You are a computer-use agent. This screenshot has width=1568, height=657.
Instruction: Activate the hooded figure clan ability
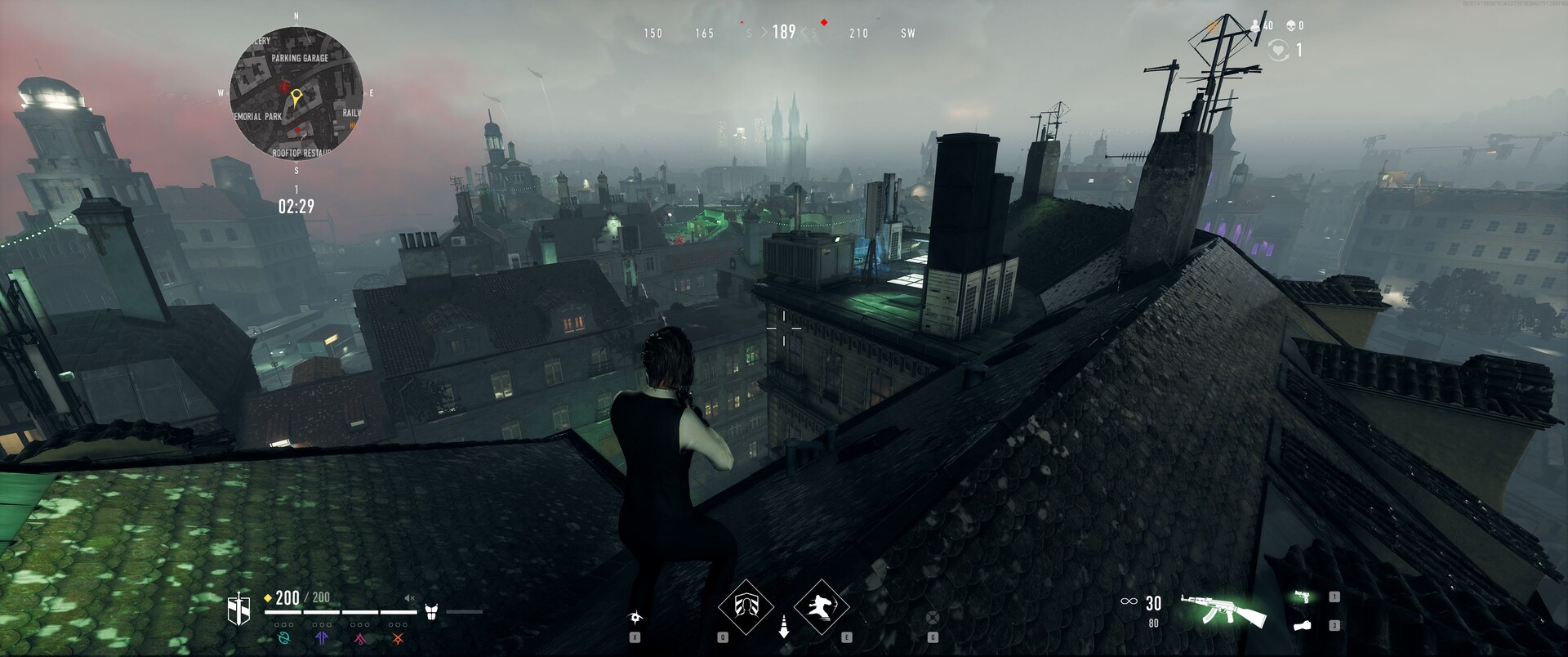[x=745, y=607]
